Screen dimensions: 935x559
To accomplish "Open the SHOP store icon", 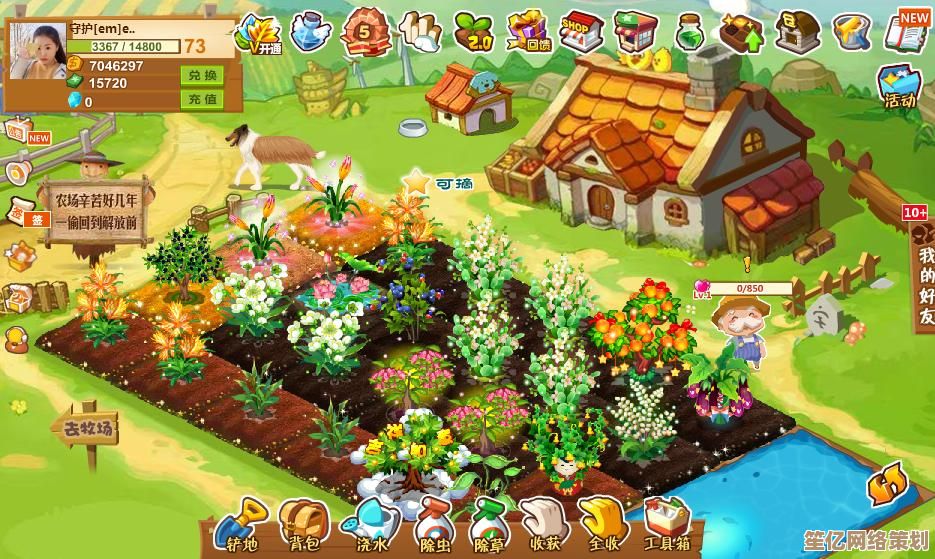I will click(579, 31).
